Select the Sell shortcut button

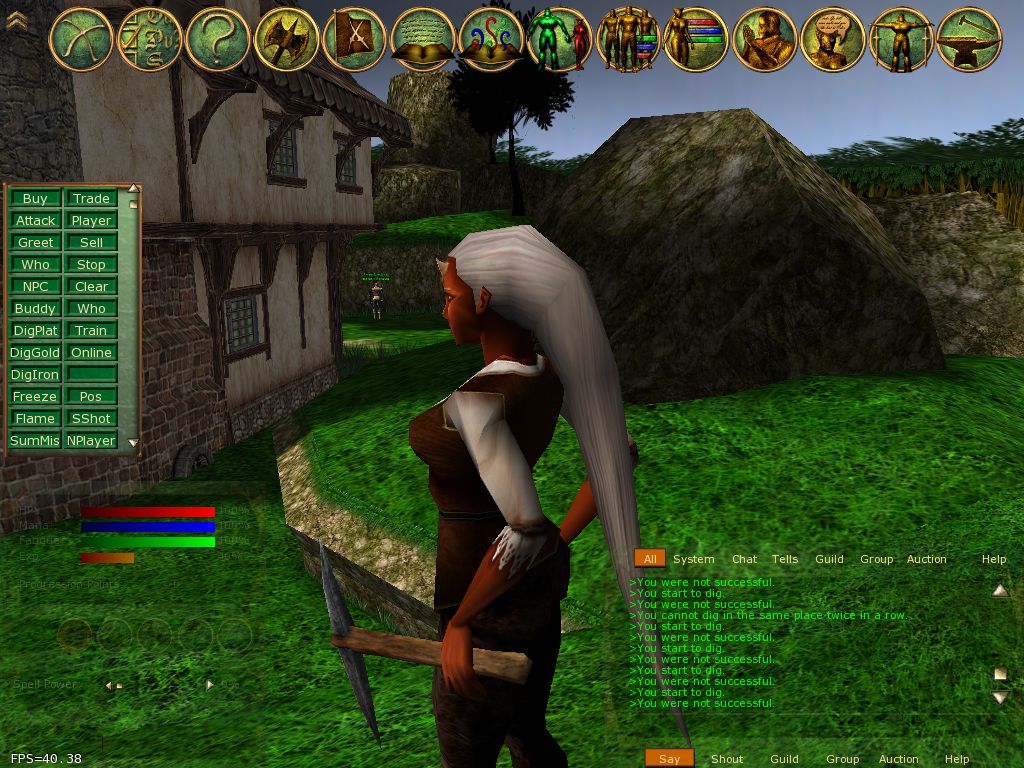(x=91, y=242)
